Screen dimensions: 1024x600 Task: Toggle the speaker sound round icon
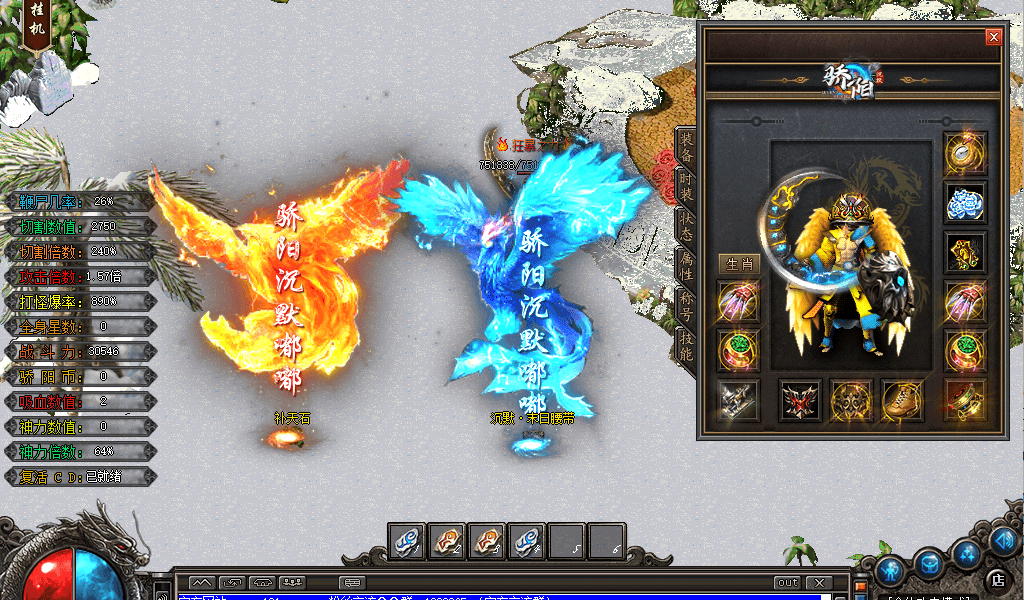[x=1003, y=540]
